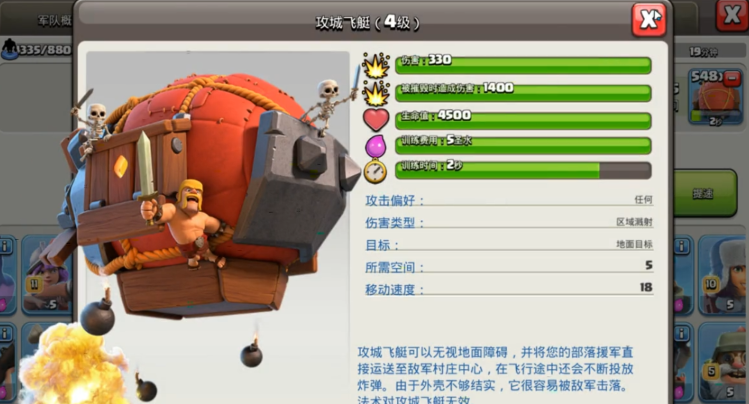This screenshot has width=749, height=404.
Task: Select the fur-hat troop card
Action: tap(721, 273)
